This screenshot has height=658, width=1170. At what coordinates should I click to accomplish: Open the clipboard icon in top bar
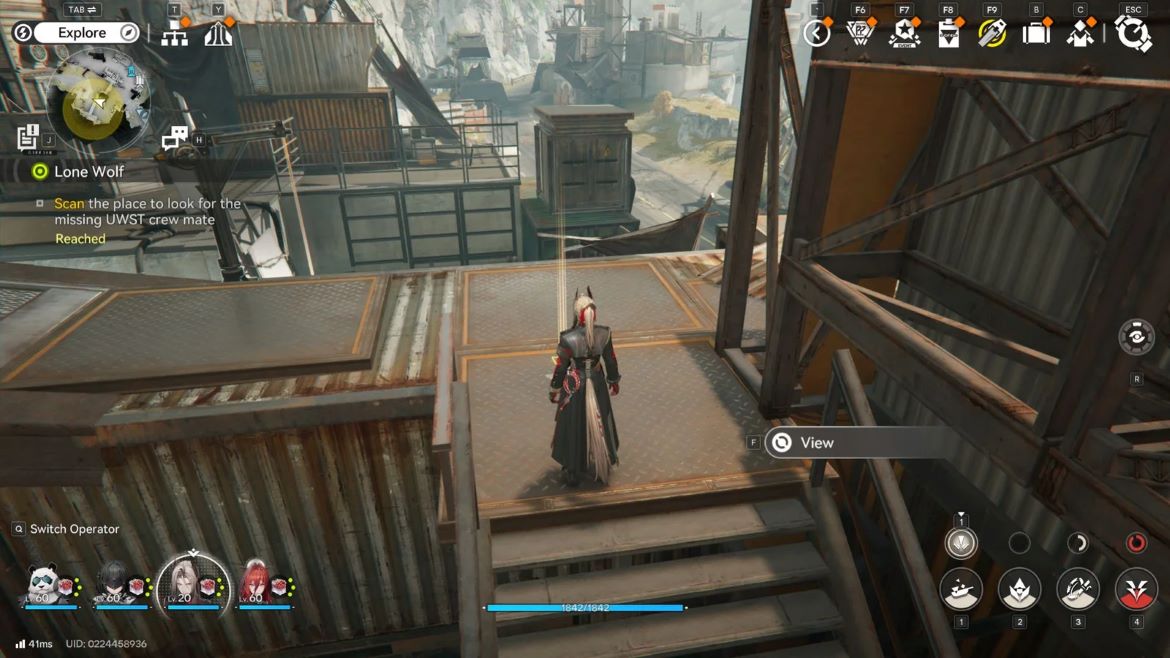[948, 33]
